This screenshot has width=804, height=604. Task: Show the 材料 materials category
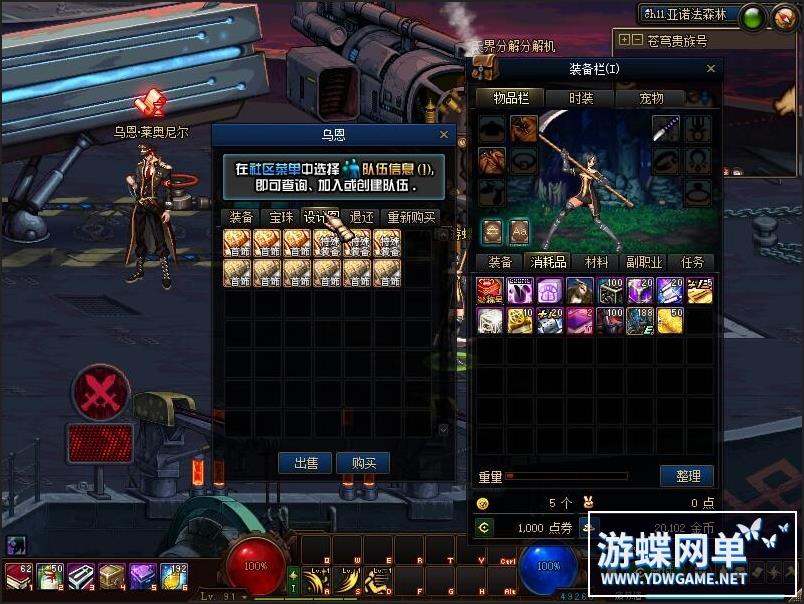click(596, 262)
